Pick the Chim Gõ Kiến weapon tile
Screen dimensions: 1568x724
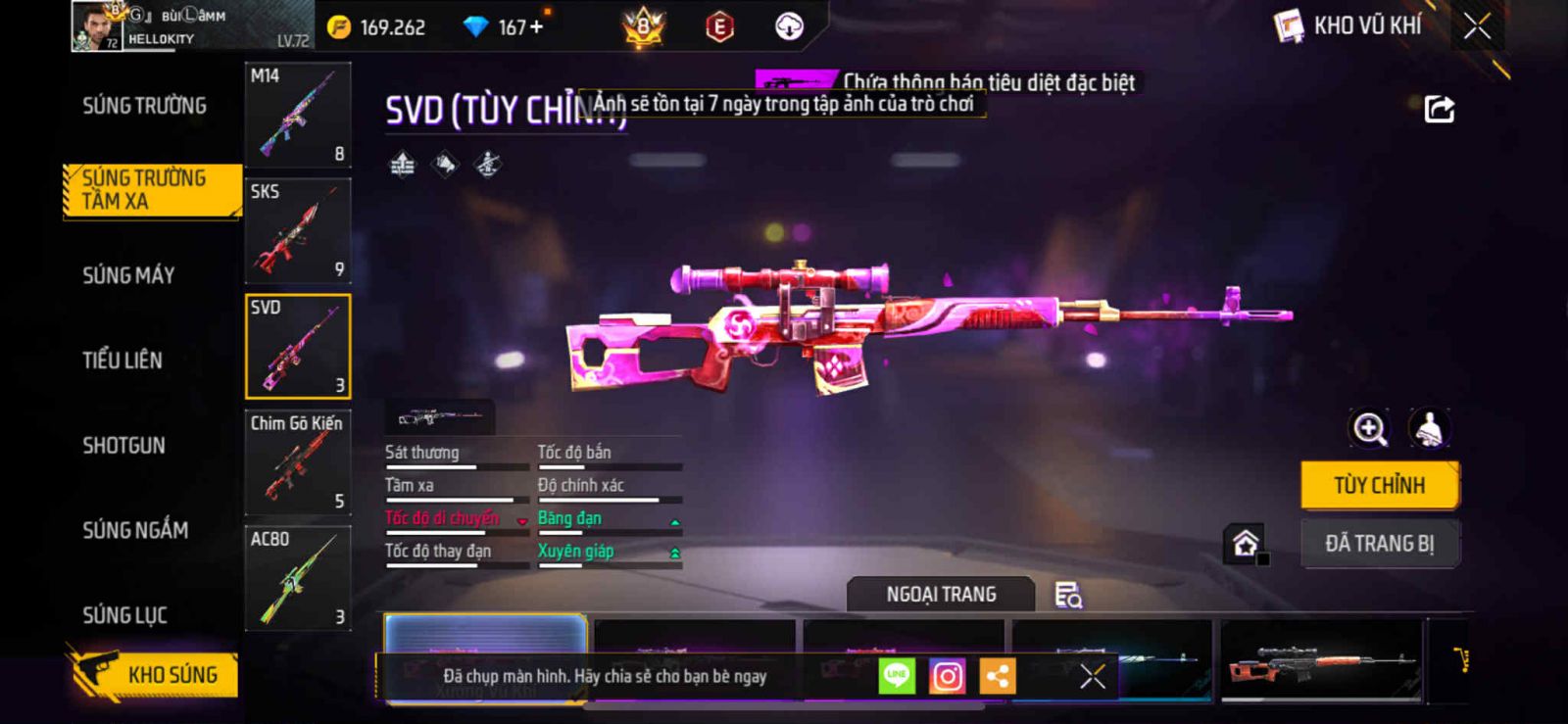pos(298,462)
